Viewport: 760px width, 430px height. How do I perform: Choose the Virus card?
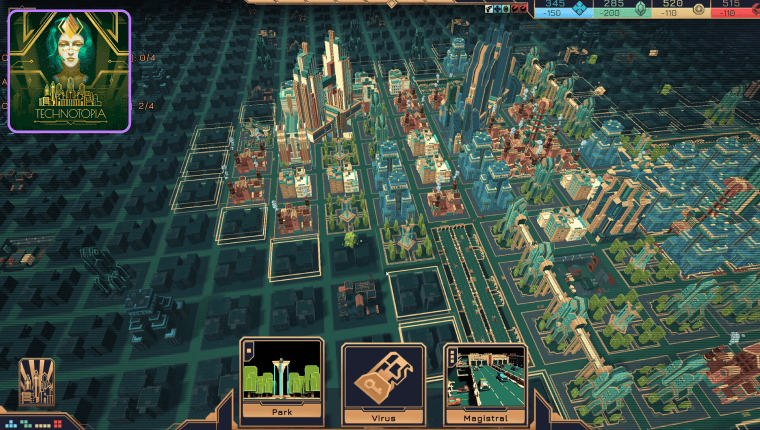(x=384, y=381)
